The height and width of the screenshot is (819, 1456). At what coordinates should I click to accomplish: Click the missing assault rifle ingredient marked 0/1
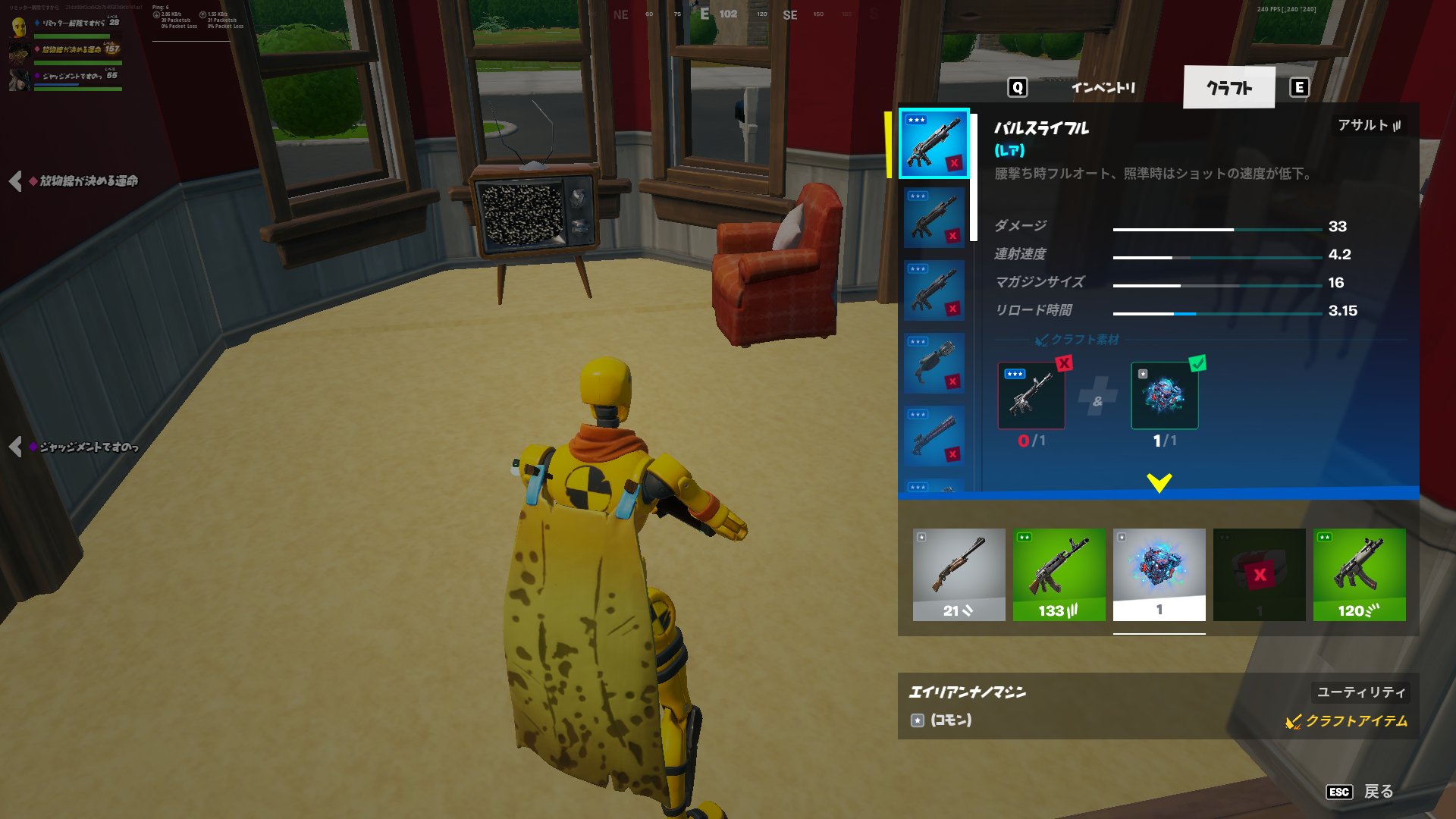tap(1030, 395)
